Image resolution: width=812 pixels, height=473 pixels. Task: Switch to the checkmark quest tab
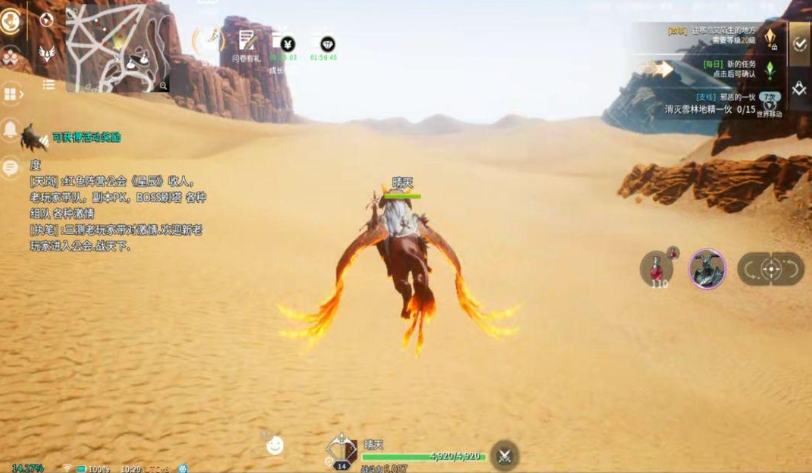(x=799, y=42)
